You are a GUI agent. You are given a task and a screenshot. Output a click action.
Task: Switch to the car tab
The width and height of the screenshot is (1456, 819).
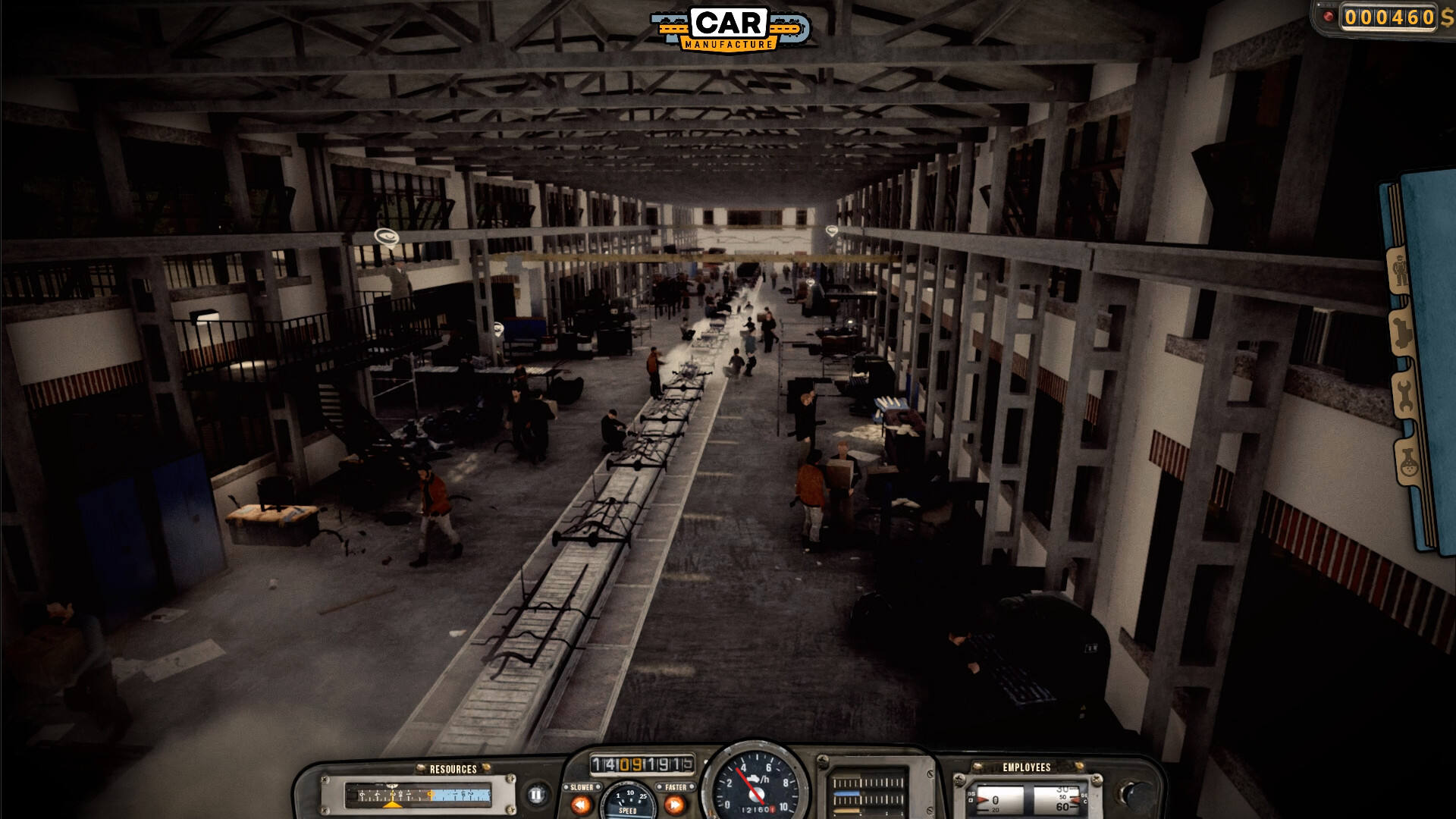click(x=1401, y=332)
